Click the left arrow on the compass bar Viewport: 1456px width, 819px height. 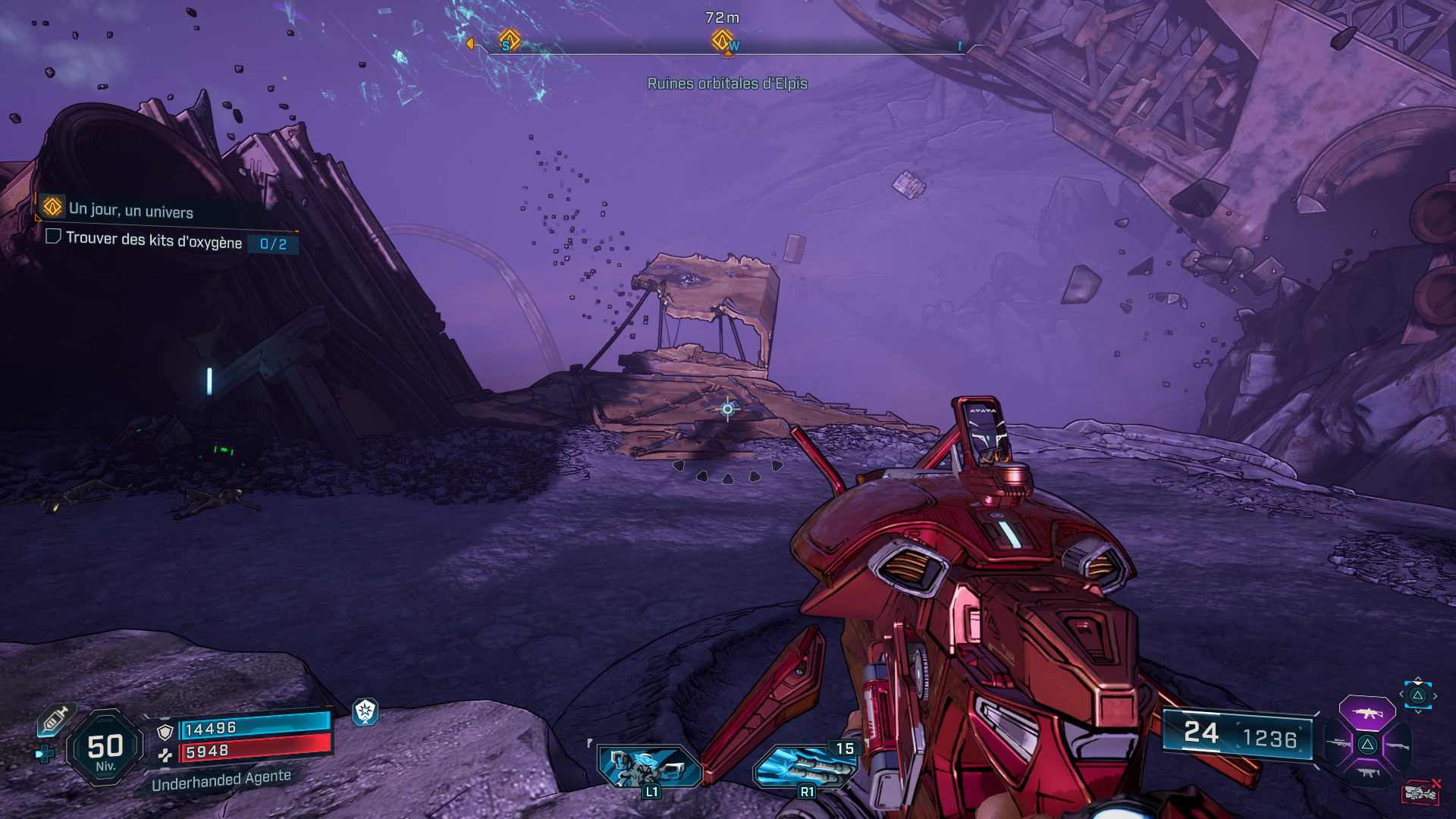point(472,43)
